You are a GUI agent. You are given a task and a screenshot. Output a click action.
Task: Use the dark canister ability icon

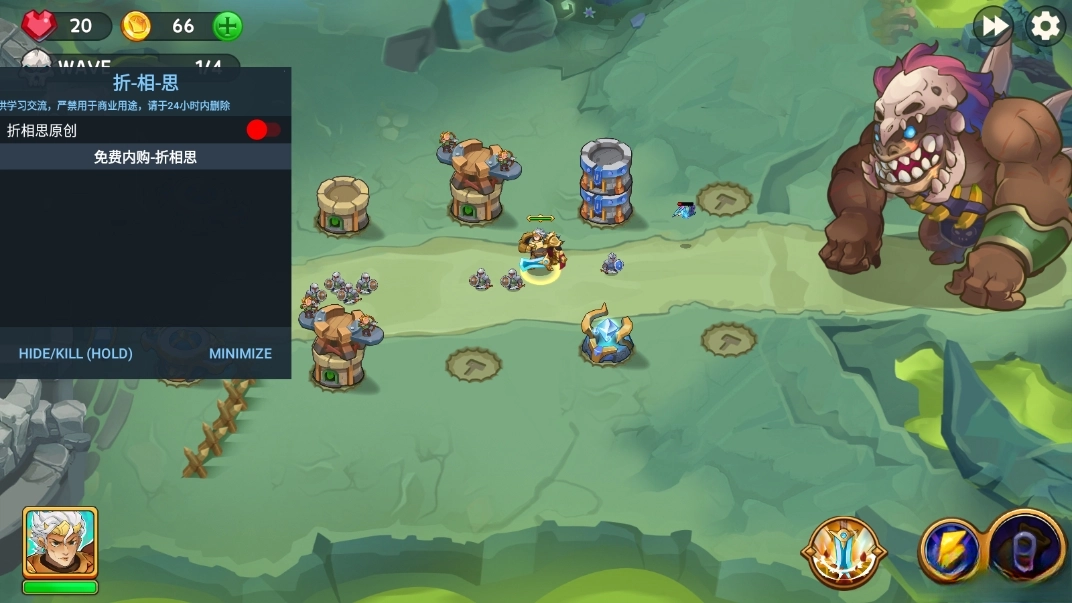(x=1027, y=549)
